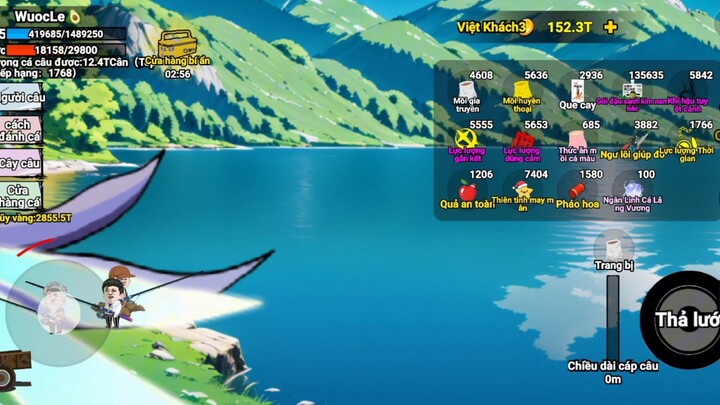Tap the yellow plus to add currency

click(x=610, y=27)
